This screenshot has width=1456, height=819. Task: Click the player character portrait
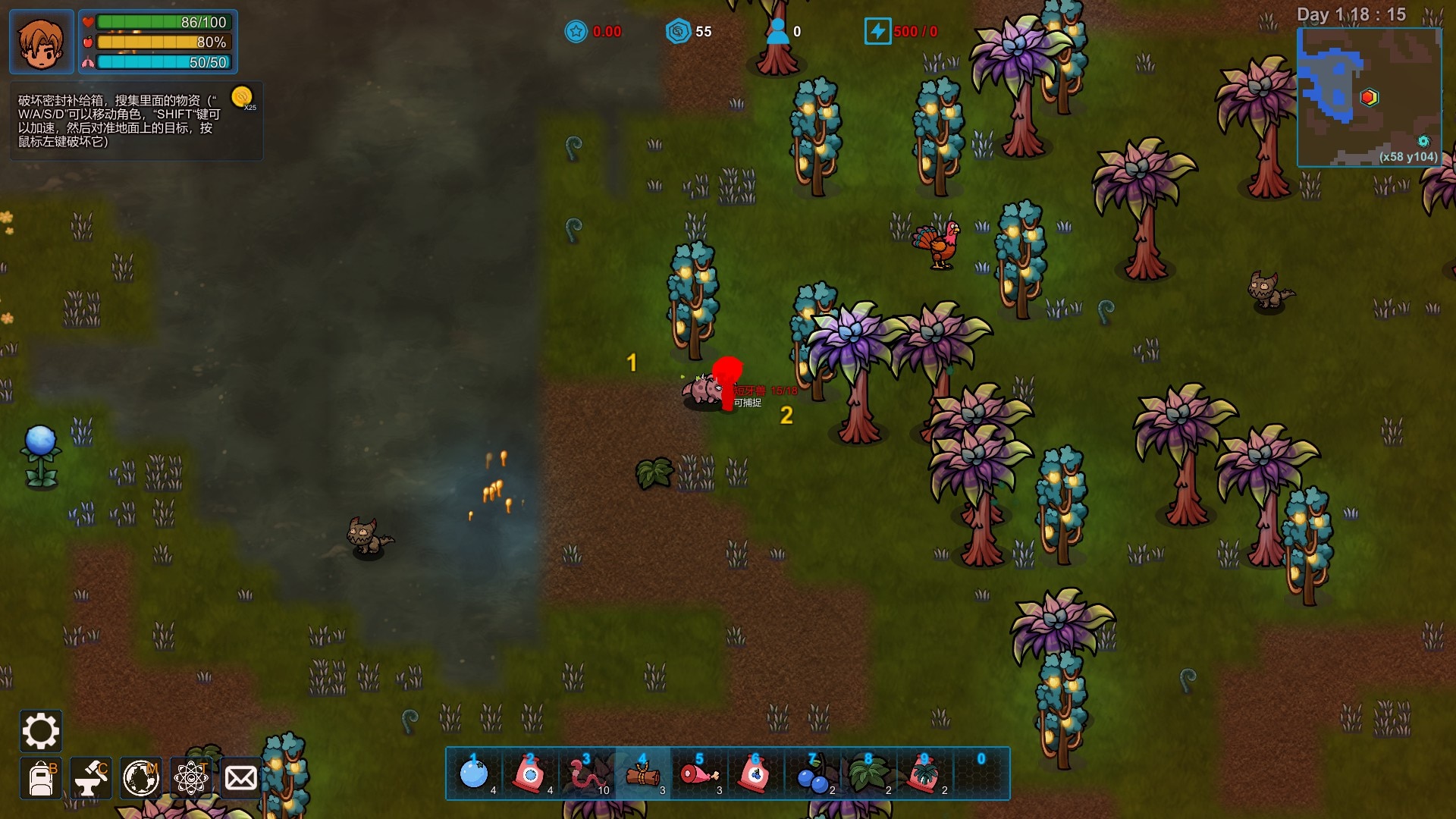click(42, 42)
